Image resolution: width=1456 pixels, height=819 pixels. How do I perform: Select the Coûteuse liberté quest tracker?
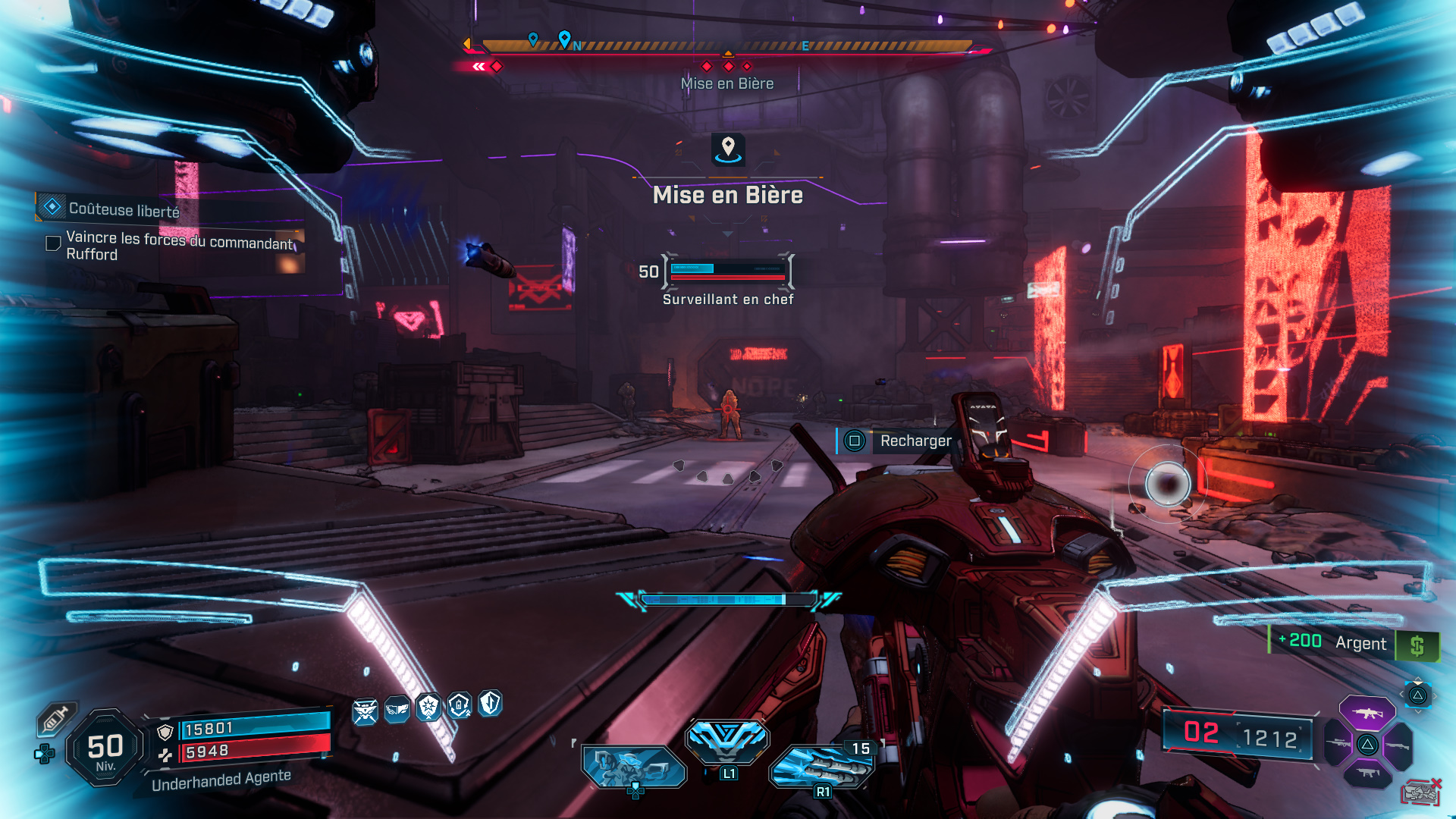click(123, 209)
